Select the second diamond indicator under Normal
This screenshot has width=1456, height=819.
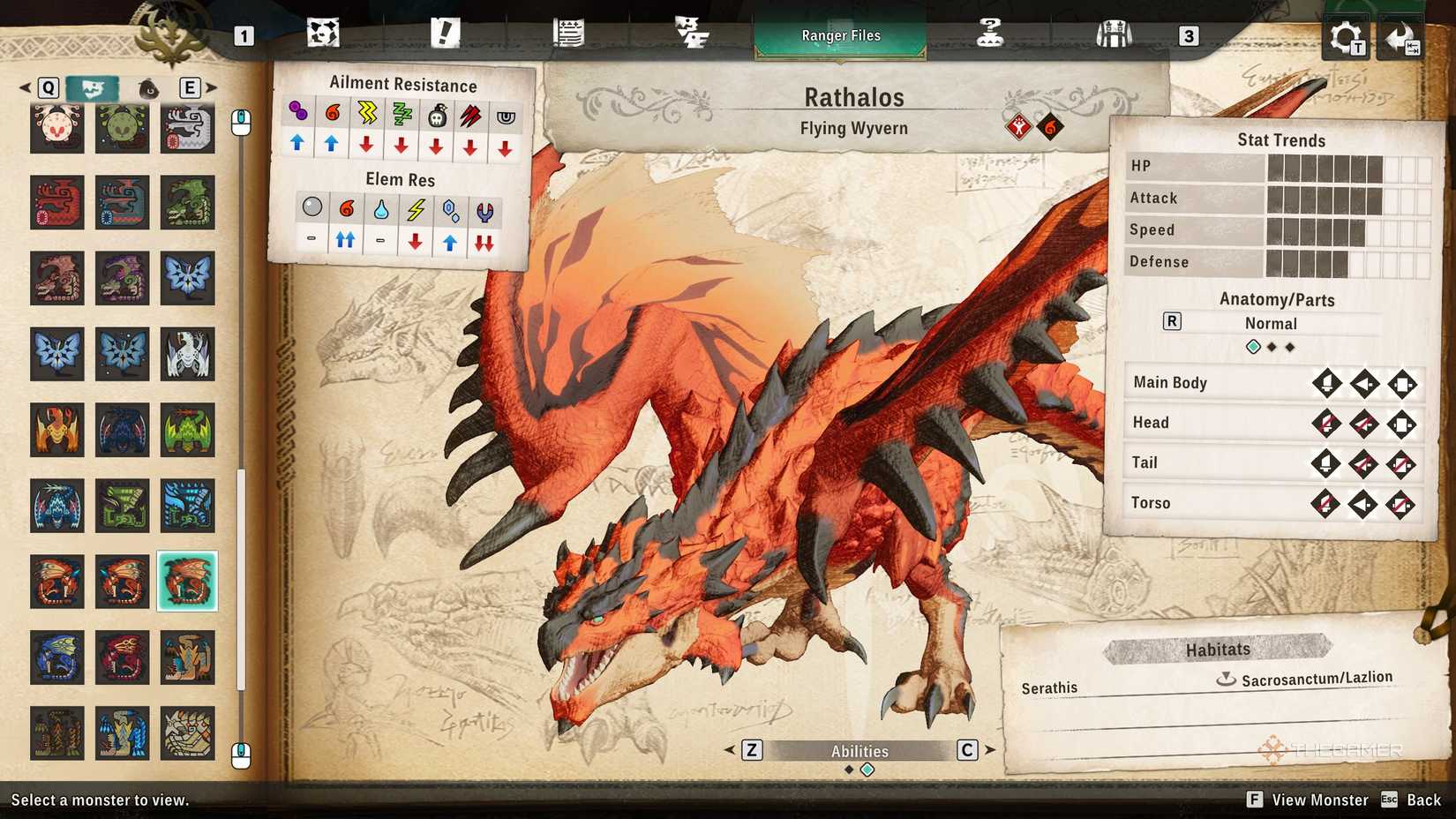pyautogui.click(x=1273, y=347)
